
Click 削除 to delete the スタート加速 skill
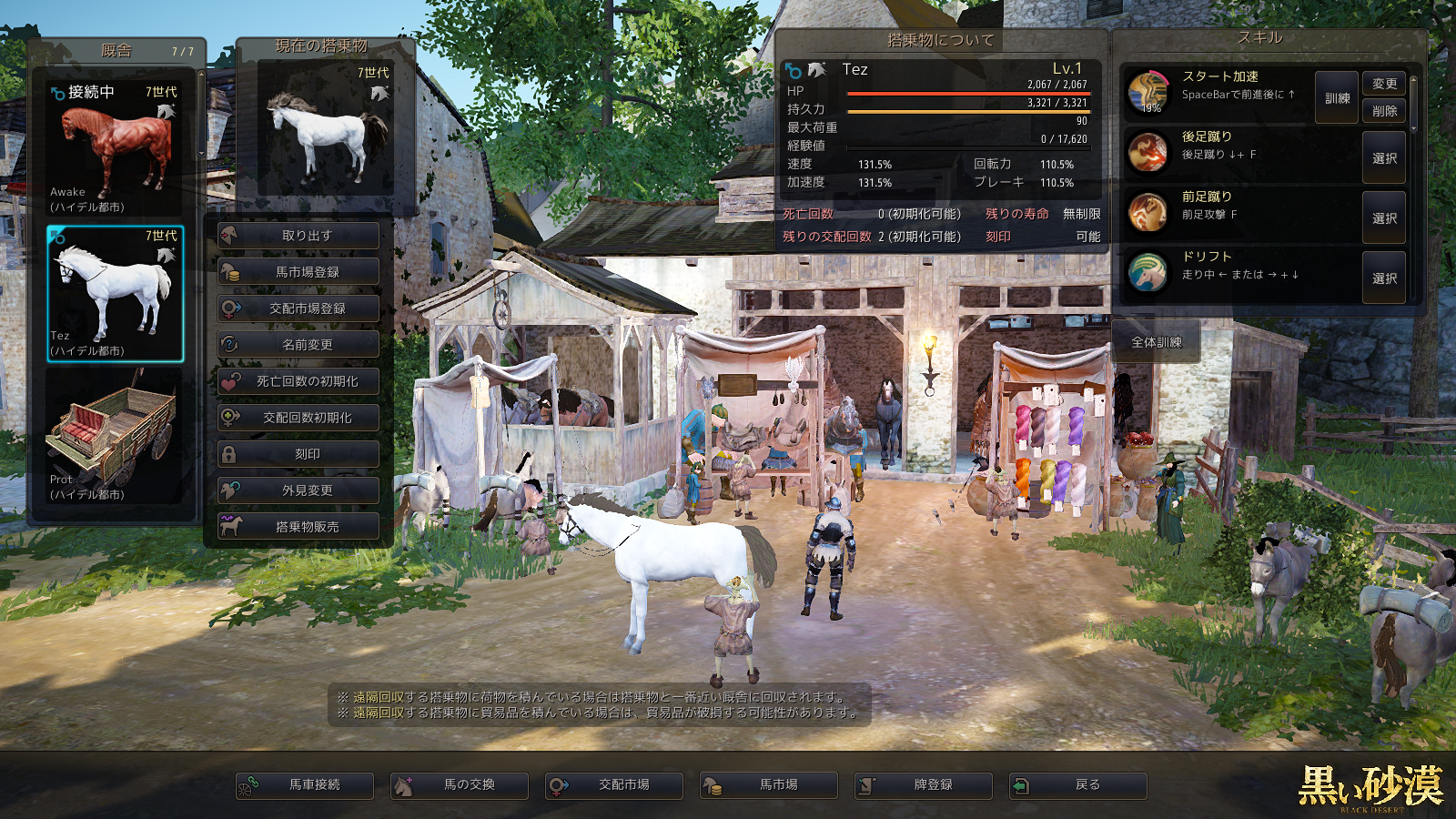click(x=1384, y=111)
